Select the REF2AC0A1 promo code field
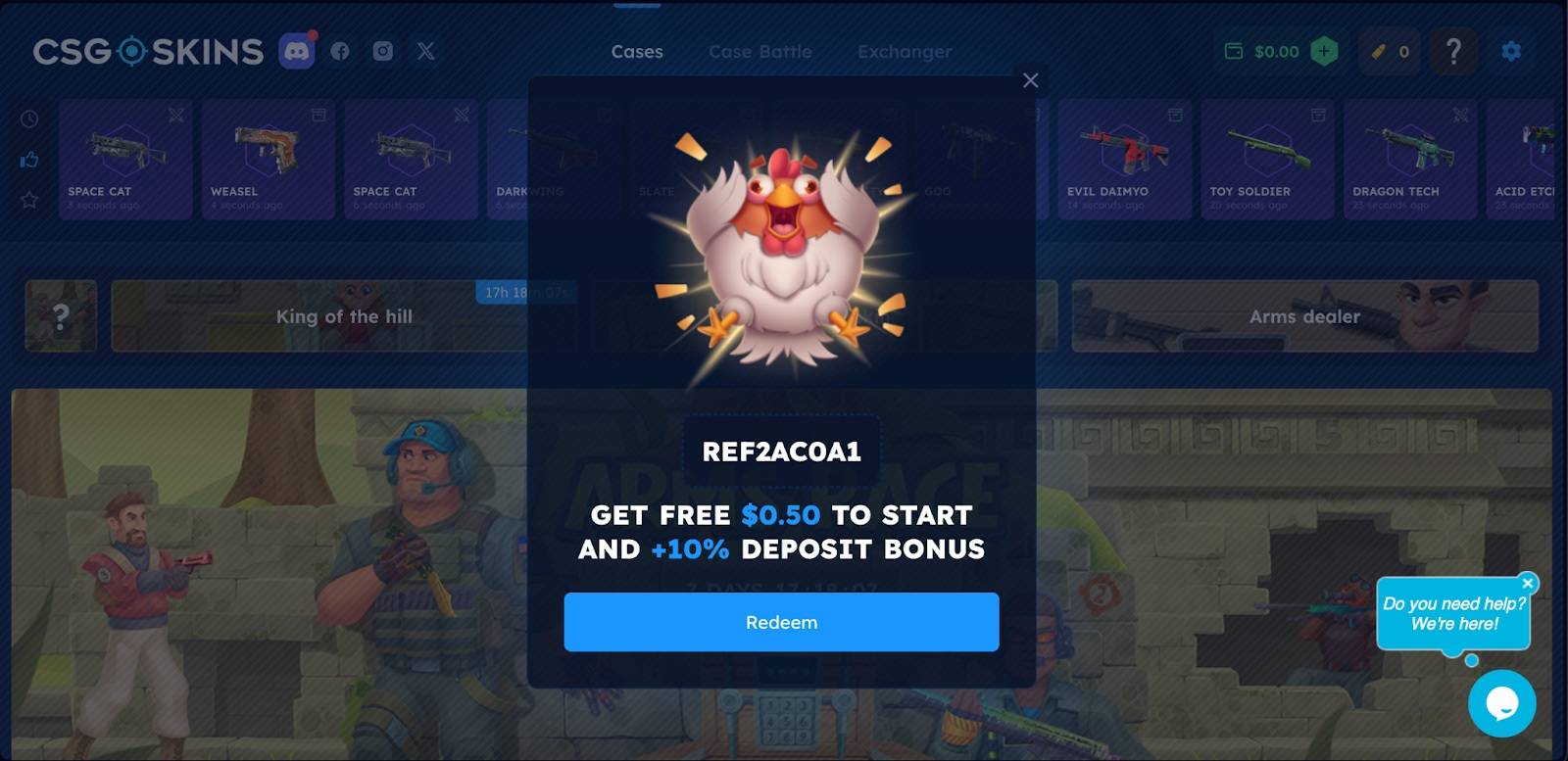The width and height of the screenshot is (1568, 761). point(781,452)
